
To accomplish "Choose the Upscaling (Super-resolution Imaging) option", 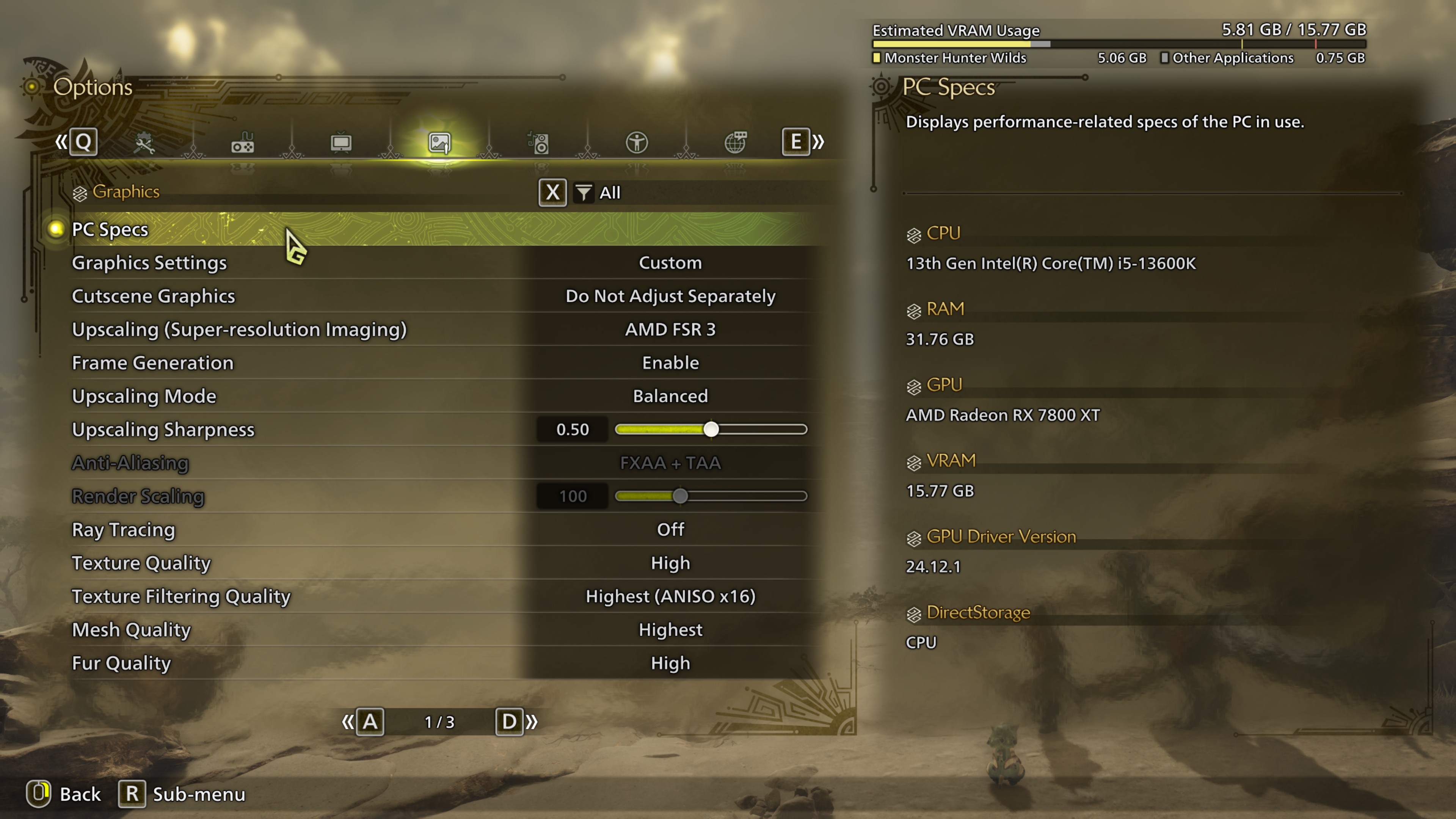I will [670, 329].
